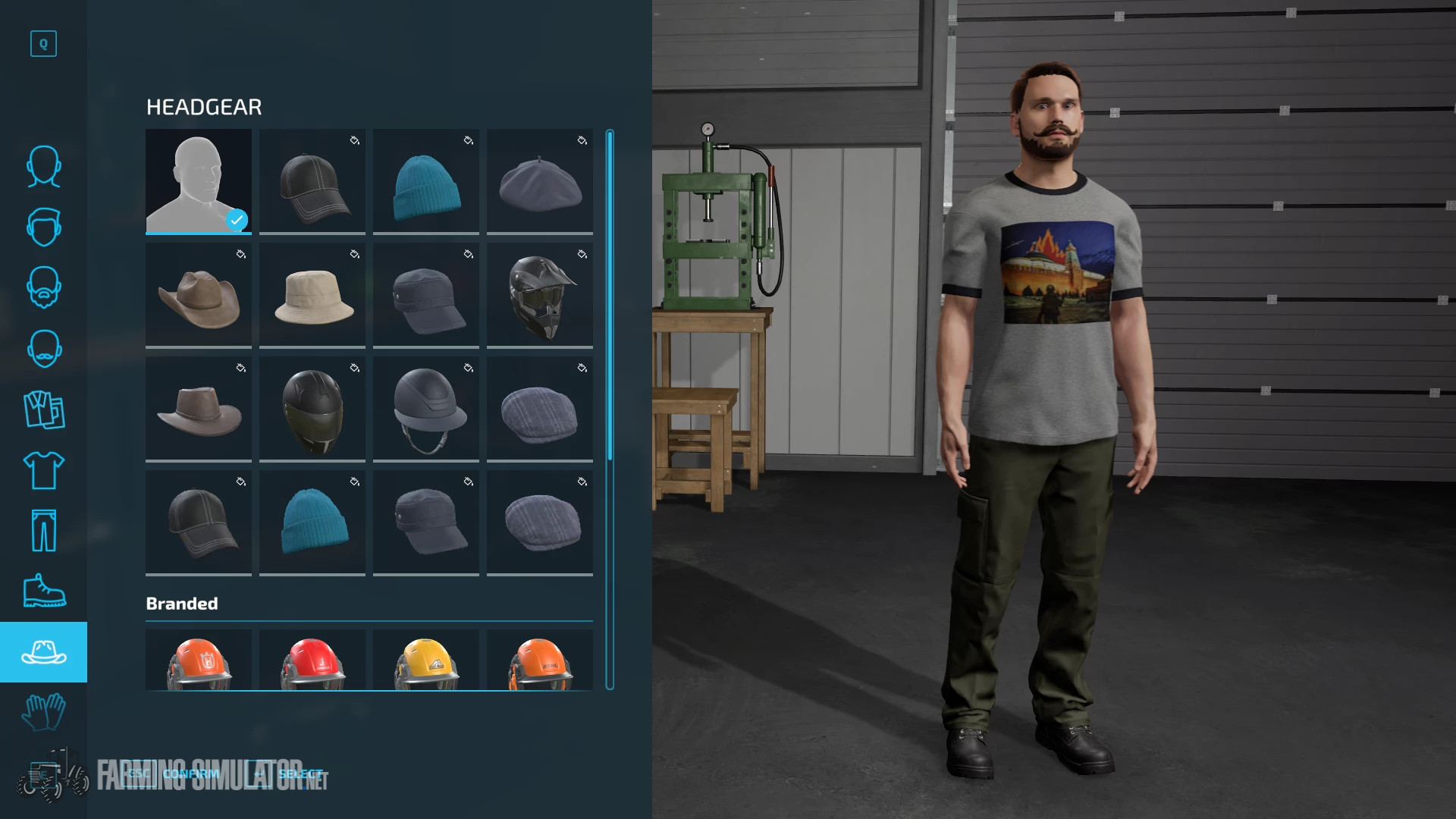Open color options for the motocross helmet
The image size is (1456, 819).
point(582,255)
